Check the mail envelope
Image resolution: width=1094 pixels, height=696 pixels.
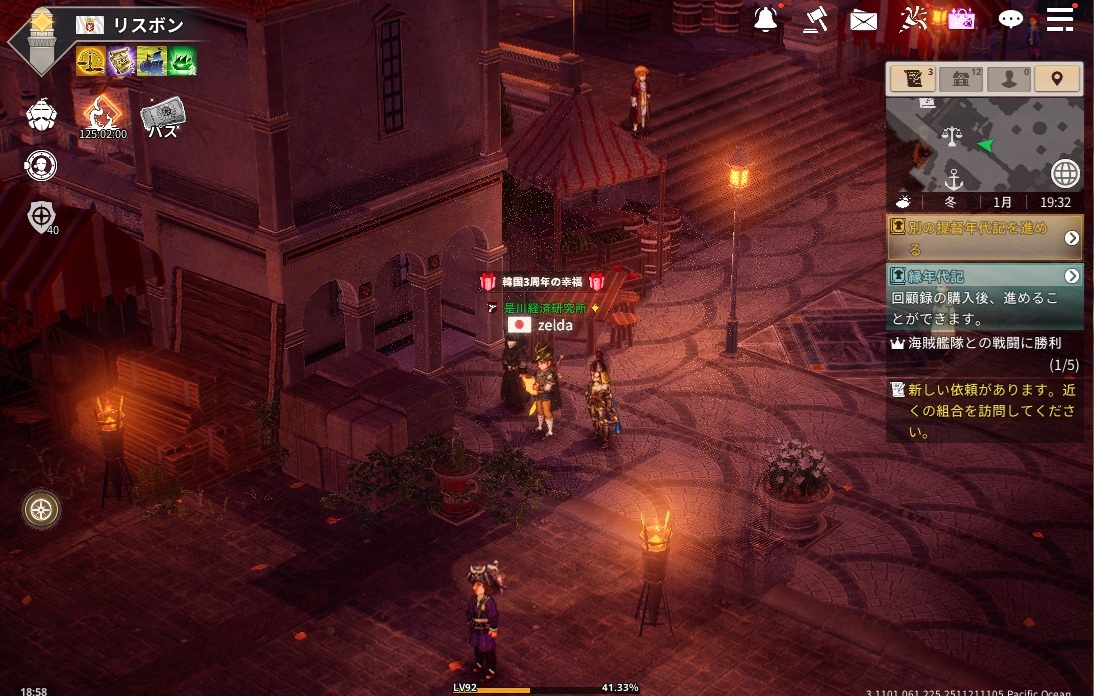click(x=863, y=19)
